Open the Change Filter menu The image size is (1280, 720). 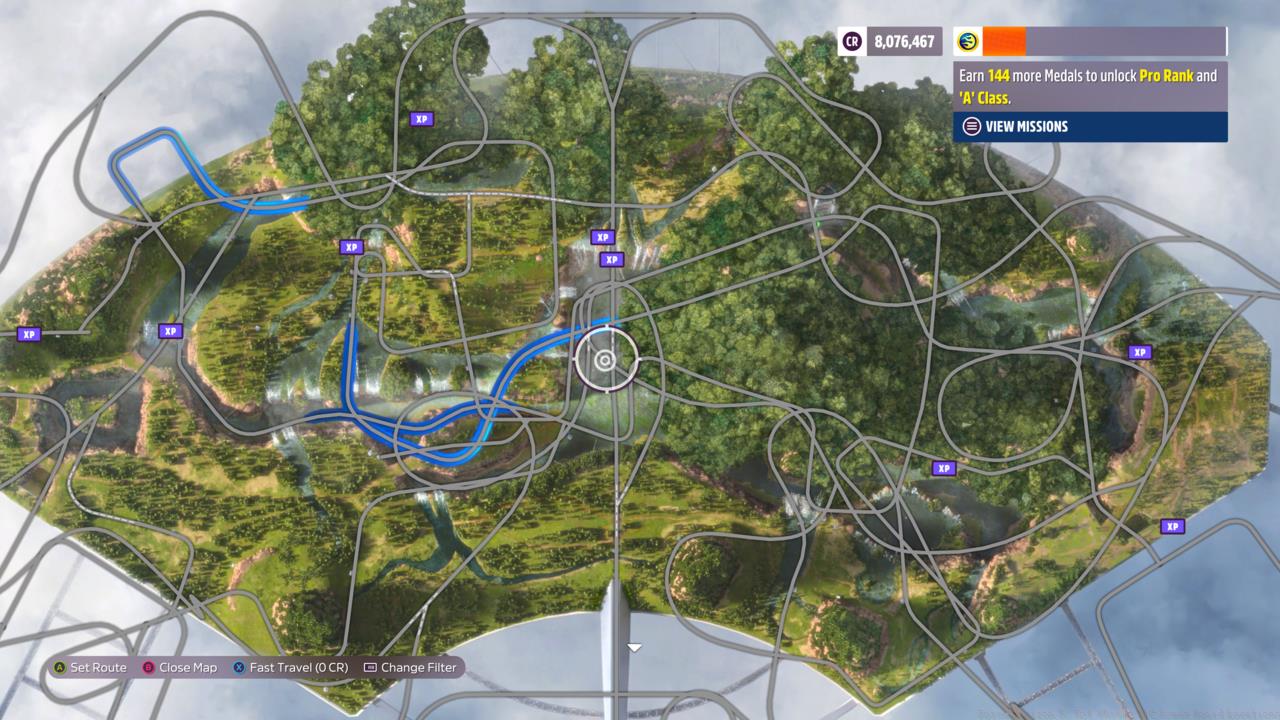pos(410,667)
